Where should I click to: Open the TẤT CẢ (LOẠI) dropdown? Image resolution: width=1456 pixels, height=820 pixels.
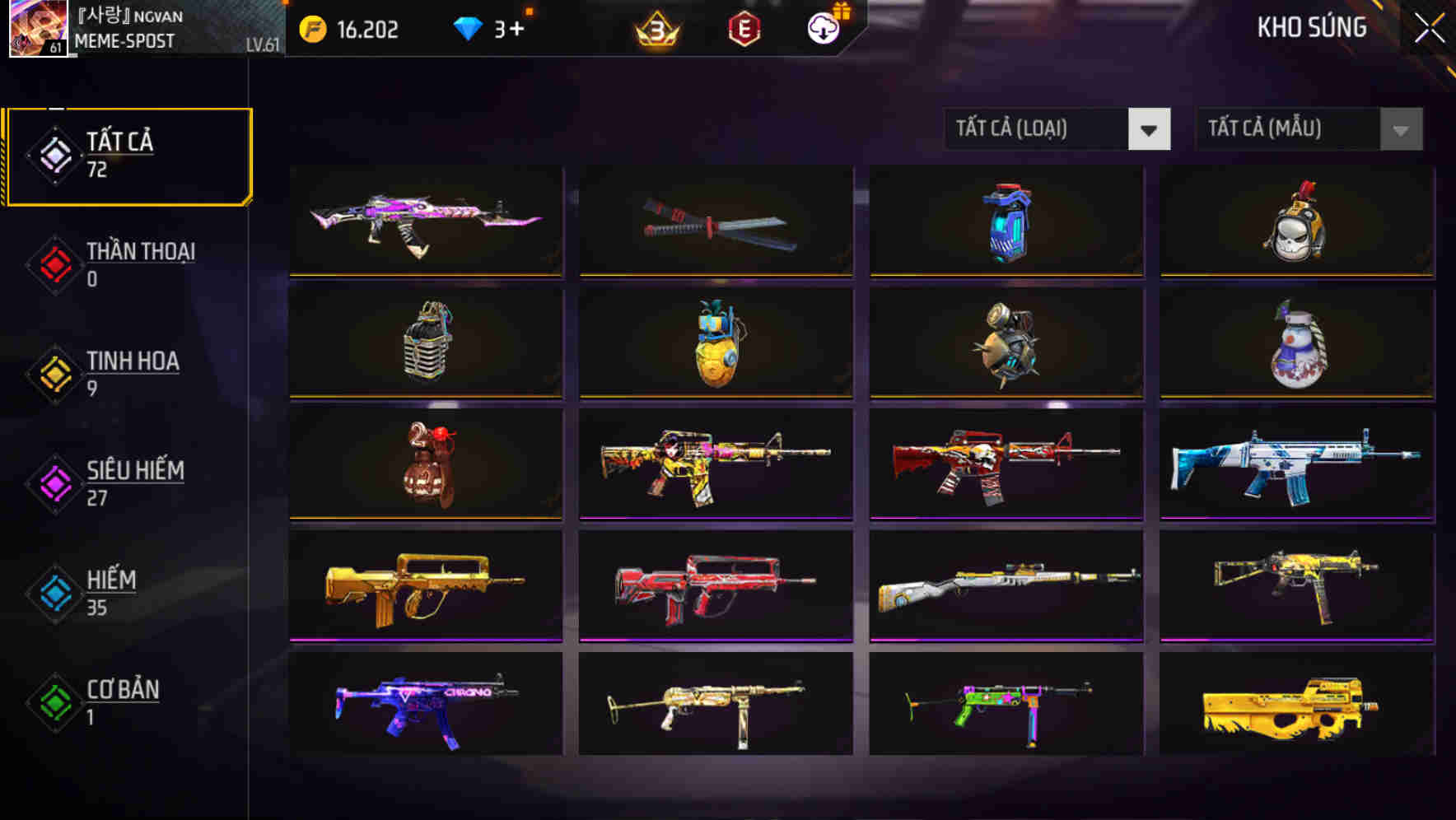click(1057, 129)
